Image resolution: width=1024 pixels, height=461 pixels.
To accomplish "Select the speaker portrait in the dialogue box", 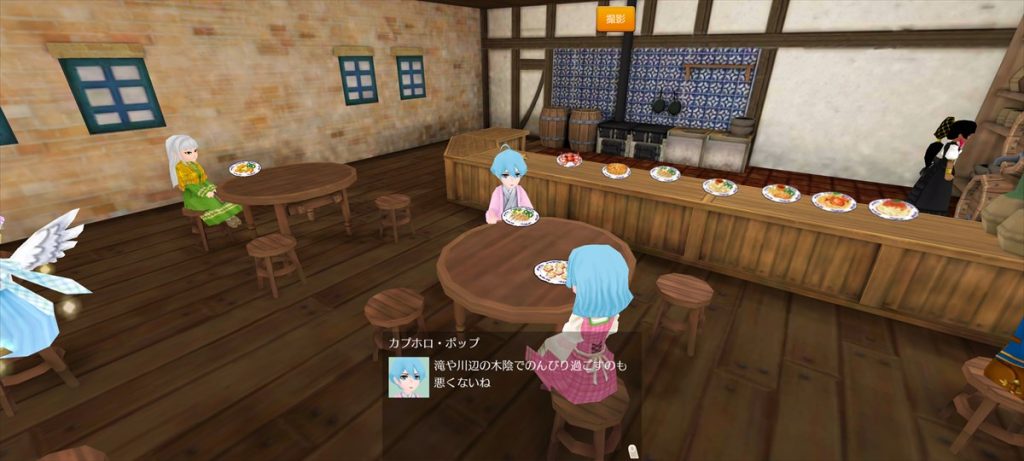I will tap(409, 377).
